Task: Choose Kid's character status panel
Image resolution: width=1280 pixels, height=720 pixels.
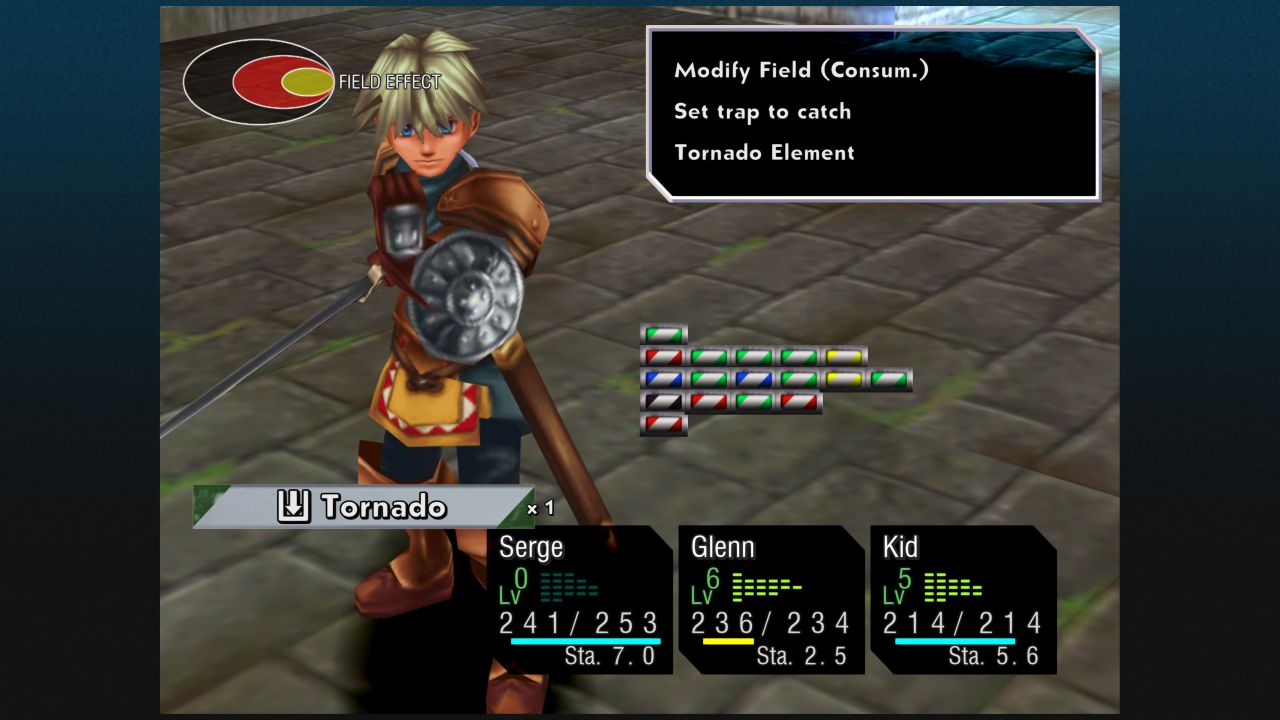Action: click(x=963, y=600)
